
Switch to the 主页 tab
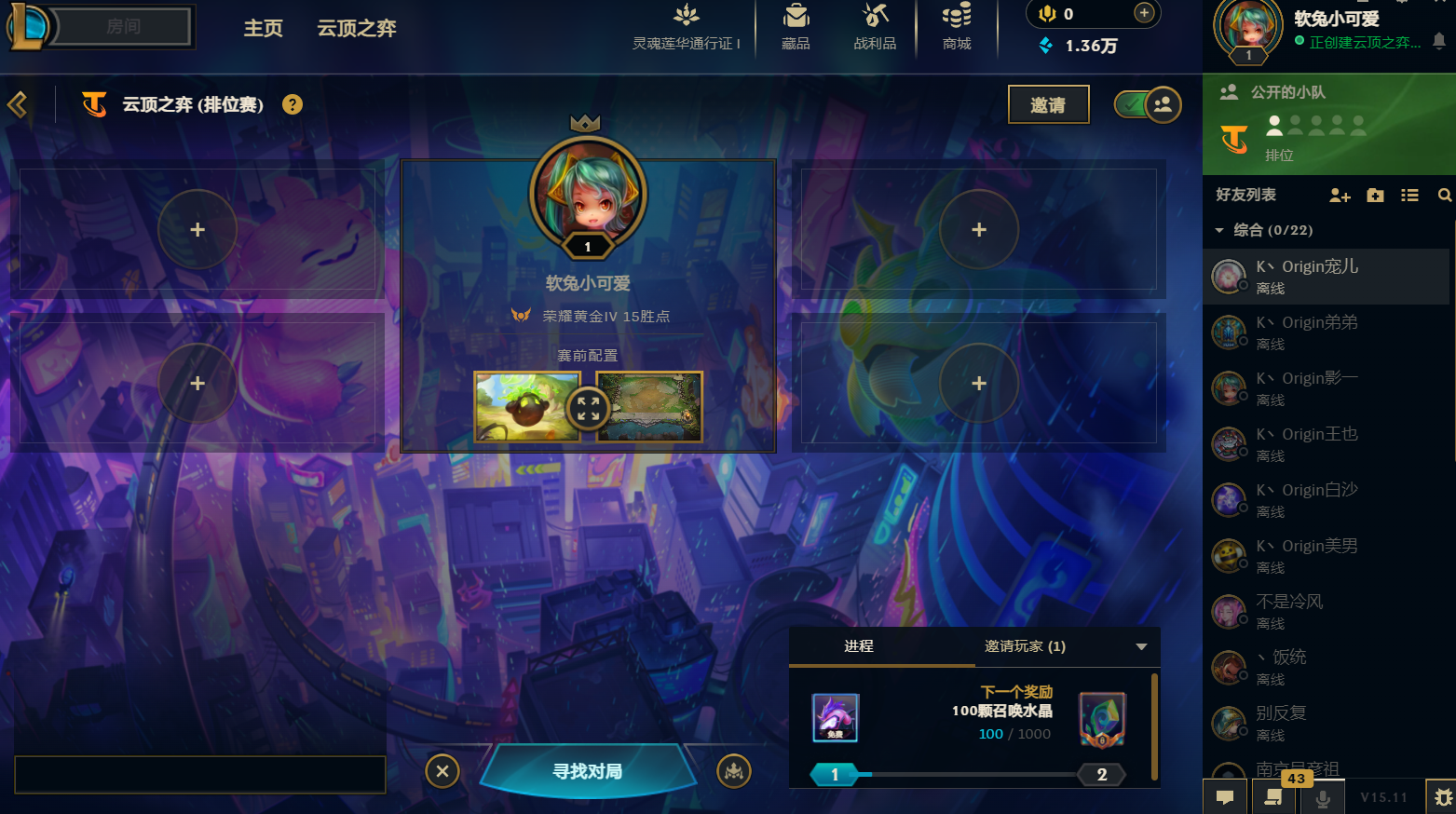click(263, 28)
